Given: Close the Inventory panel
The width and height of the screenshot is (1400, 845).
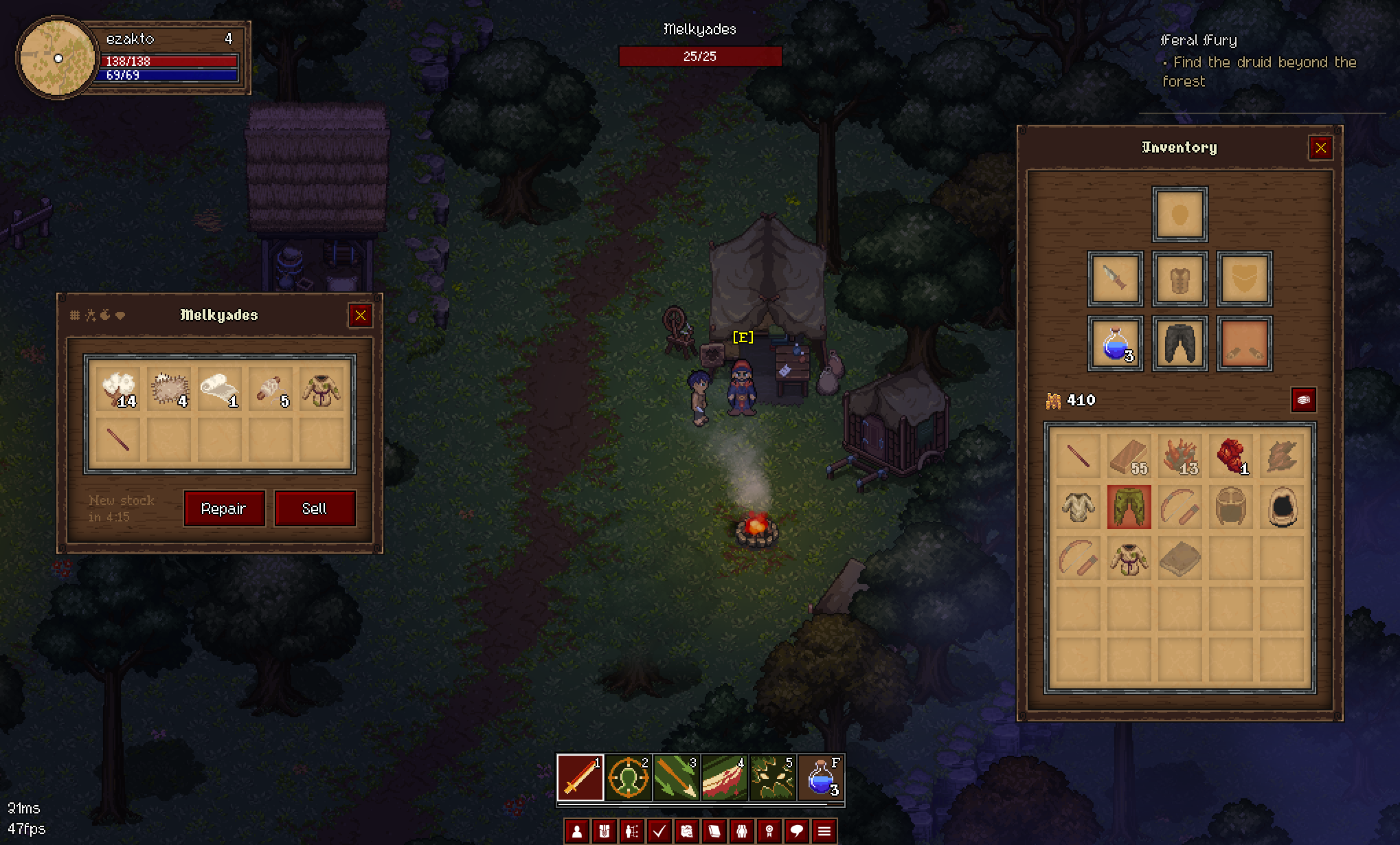Looking at the screenshot, I should [x=1320, y=148].
